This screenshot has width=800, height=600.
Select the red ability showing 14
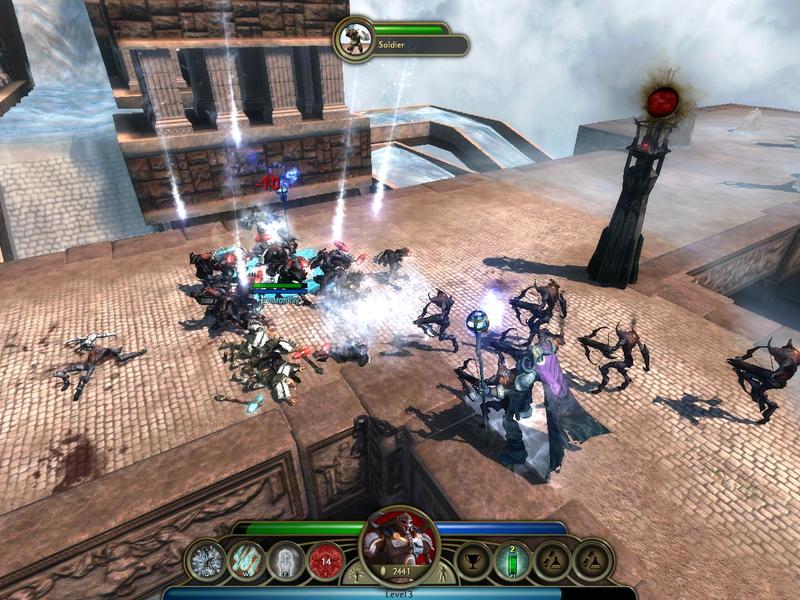327,561
